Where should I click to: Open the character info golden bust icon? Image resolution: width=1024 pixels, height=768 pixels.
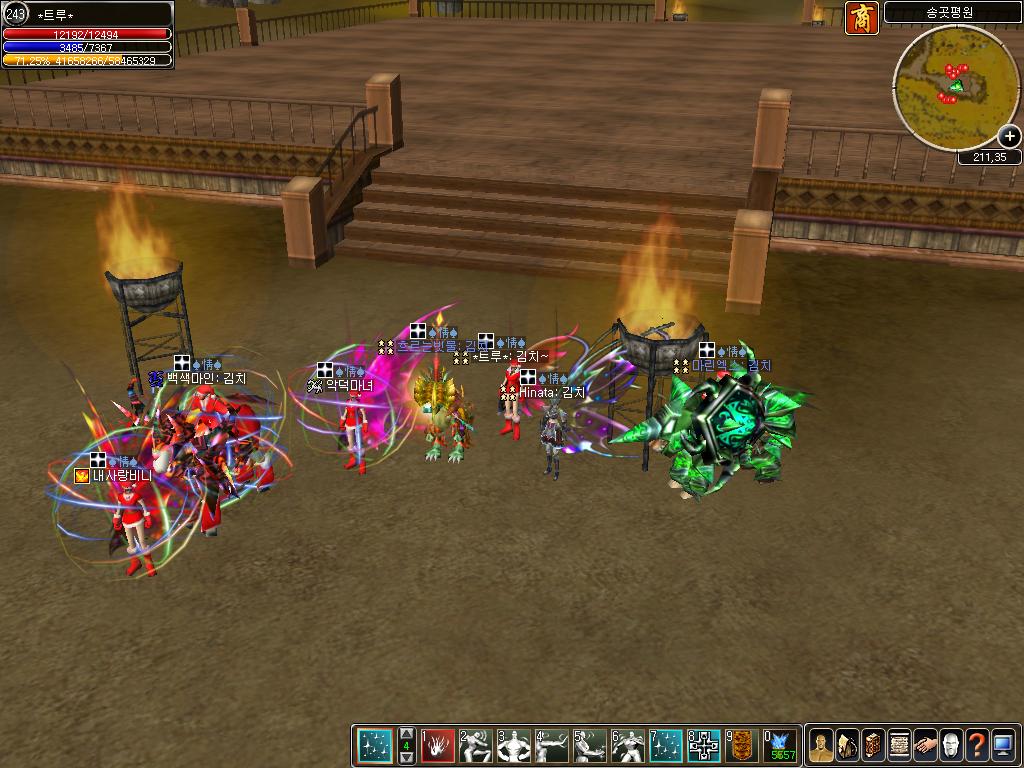(820, 746)
